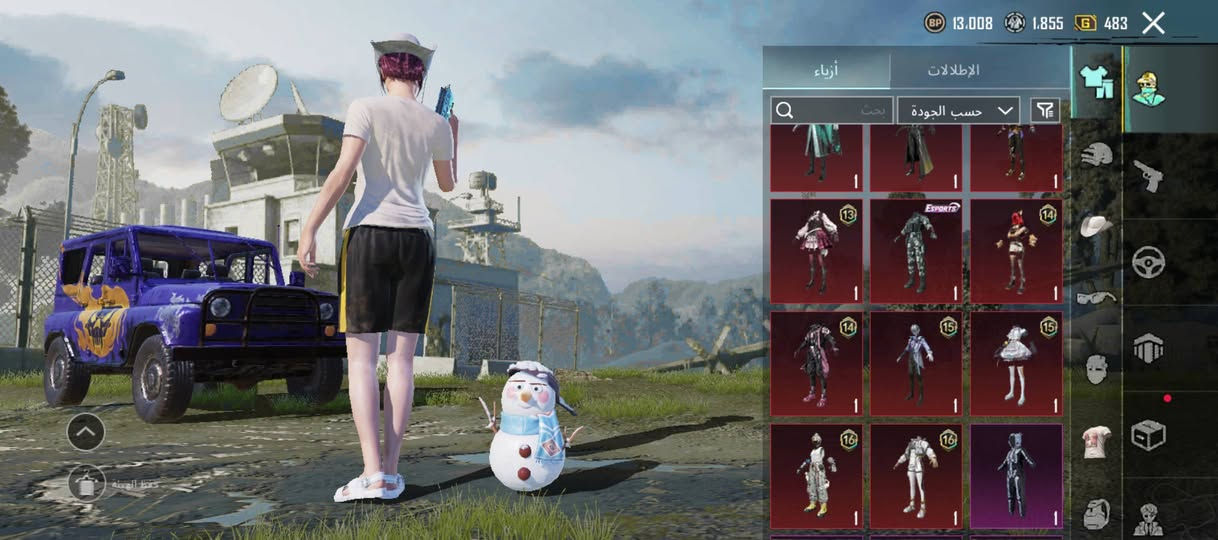Expand the up-arrow circle button
This screenshot has height=540, width=1218.
coord(86,432)
